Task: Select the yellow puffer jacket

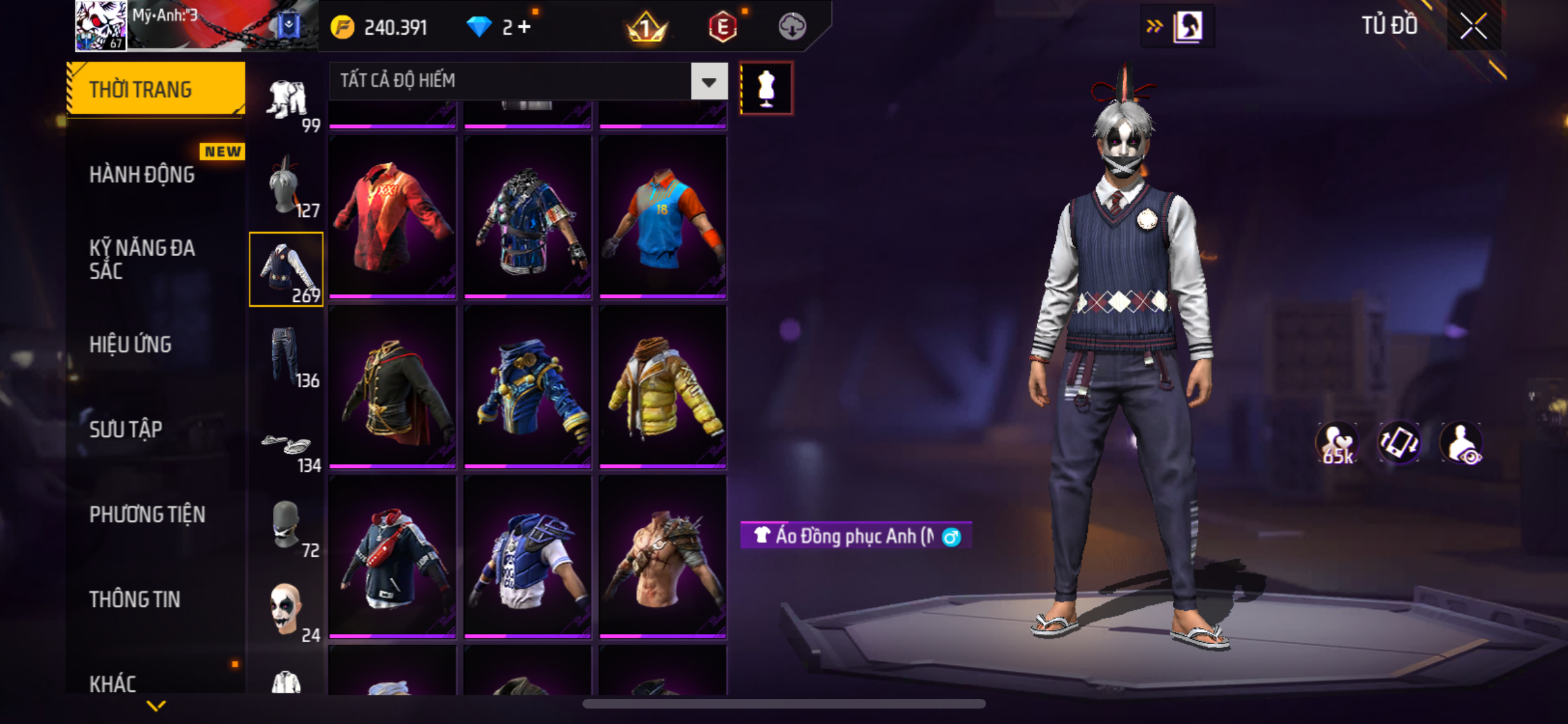Action: click(x=662, y=386)
